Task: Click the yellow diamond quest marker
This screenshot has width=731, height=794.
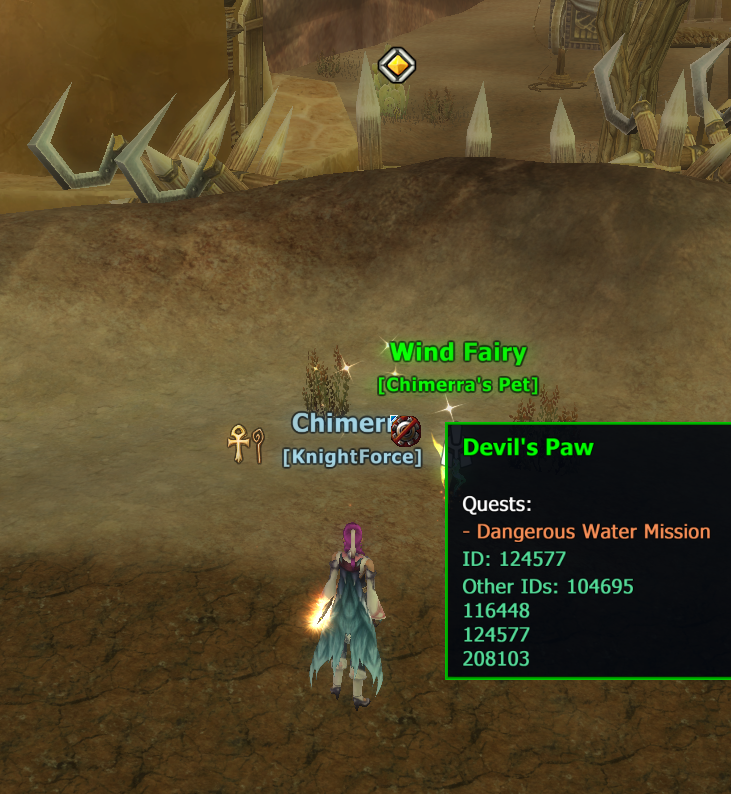Action: pyautogui.click(x=397, y=66)
